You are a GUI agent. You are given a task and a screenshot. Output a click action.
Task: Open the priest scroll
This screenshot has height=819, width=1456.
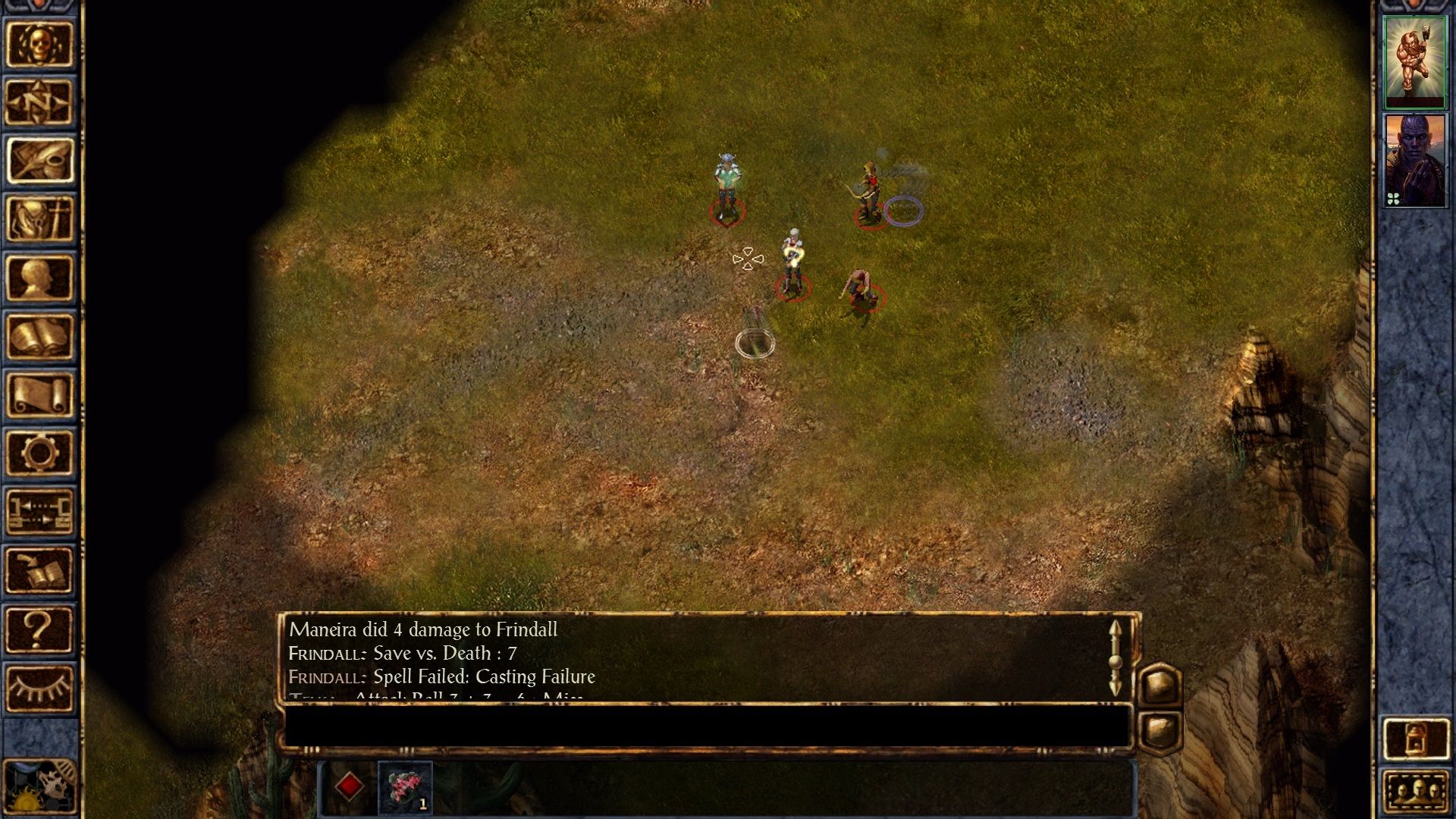(39, 394)
